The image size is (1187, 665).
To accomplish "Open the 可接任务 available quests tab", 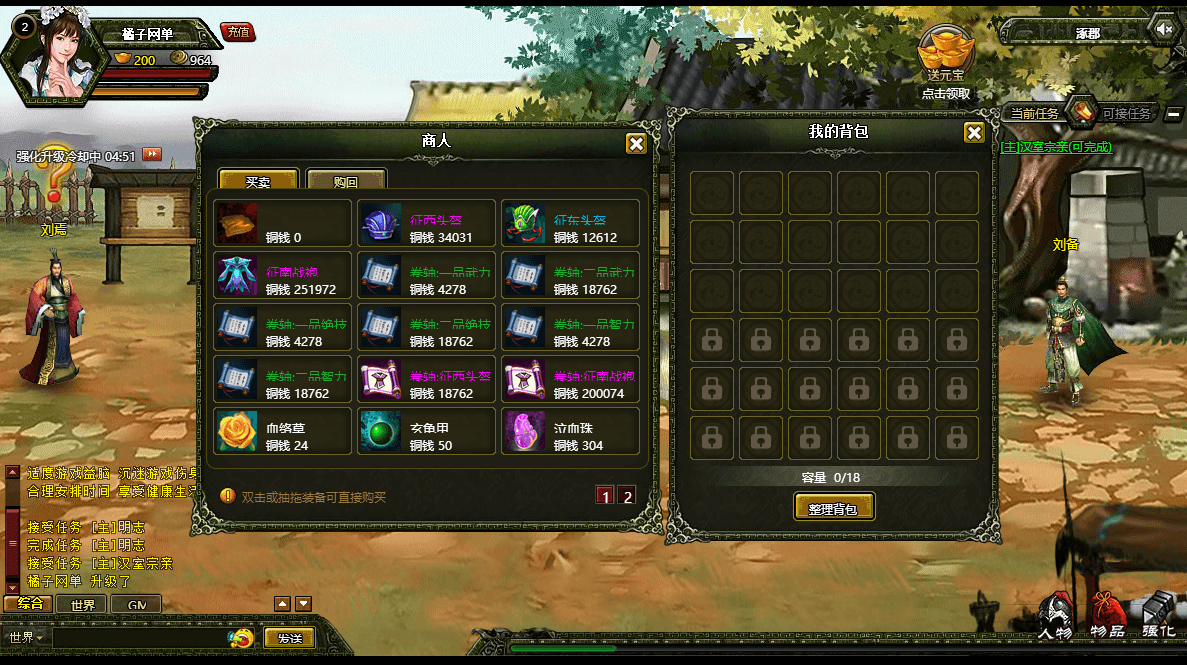I will [x=1126, y=114].
